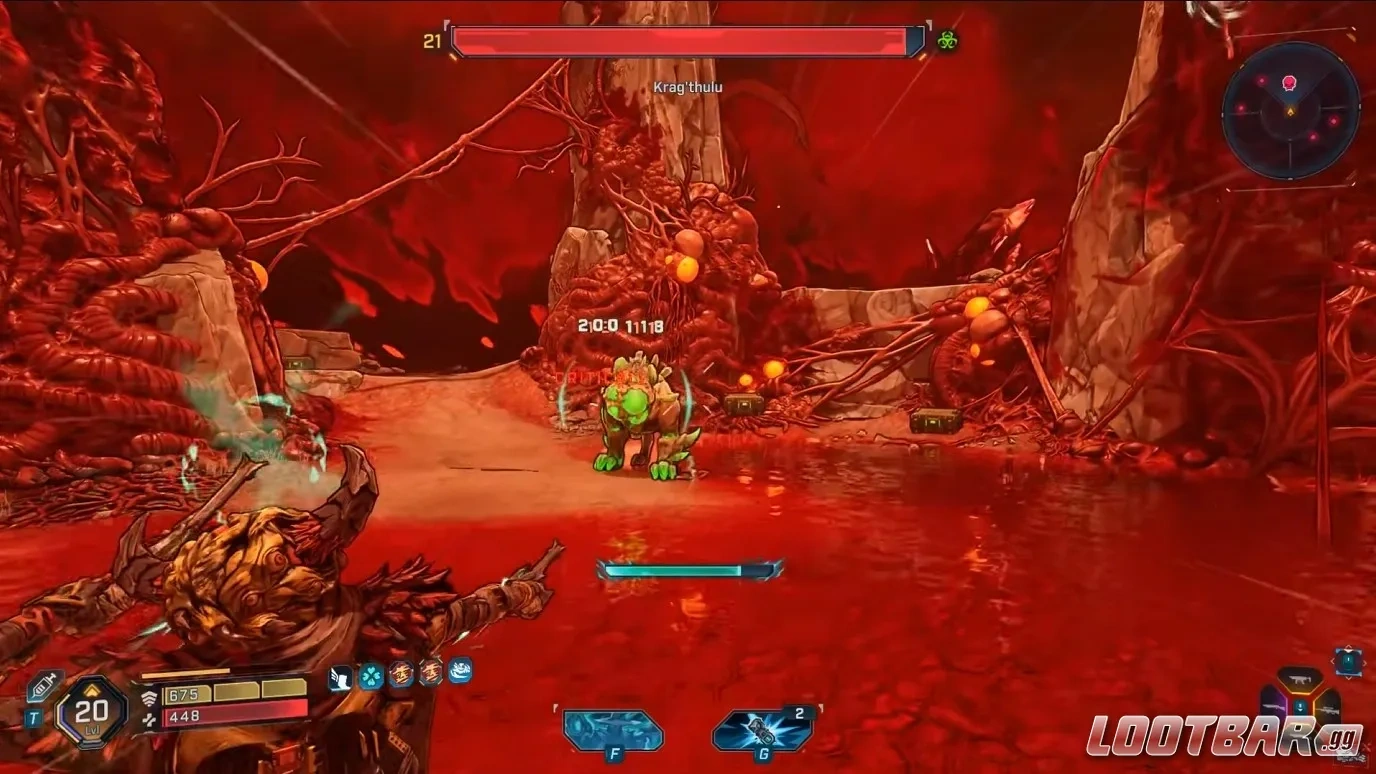Click the left chevron on the consumable selector
Viewport: 1376px width, 774px height.
(x=1333, y=661)
